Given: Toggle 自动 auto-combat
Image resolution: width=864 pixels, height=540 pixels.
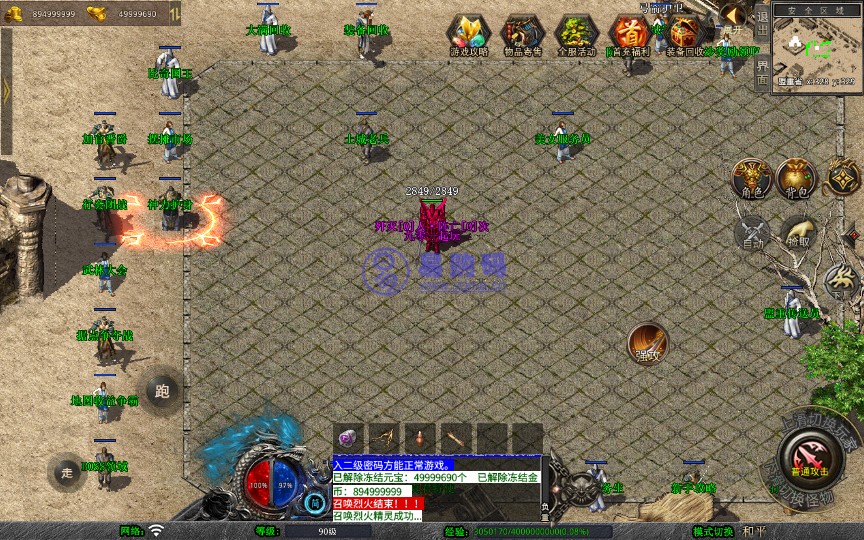Looking at the screenshot, I should tap(752, 234).
